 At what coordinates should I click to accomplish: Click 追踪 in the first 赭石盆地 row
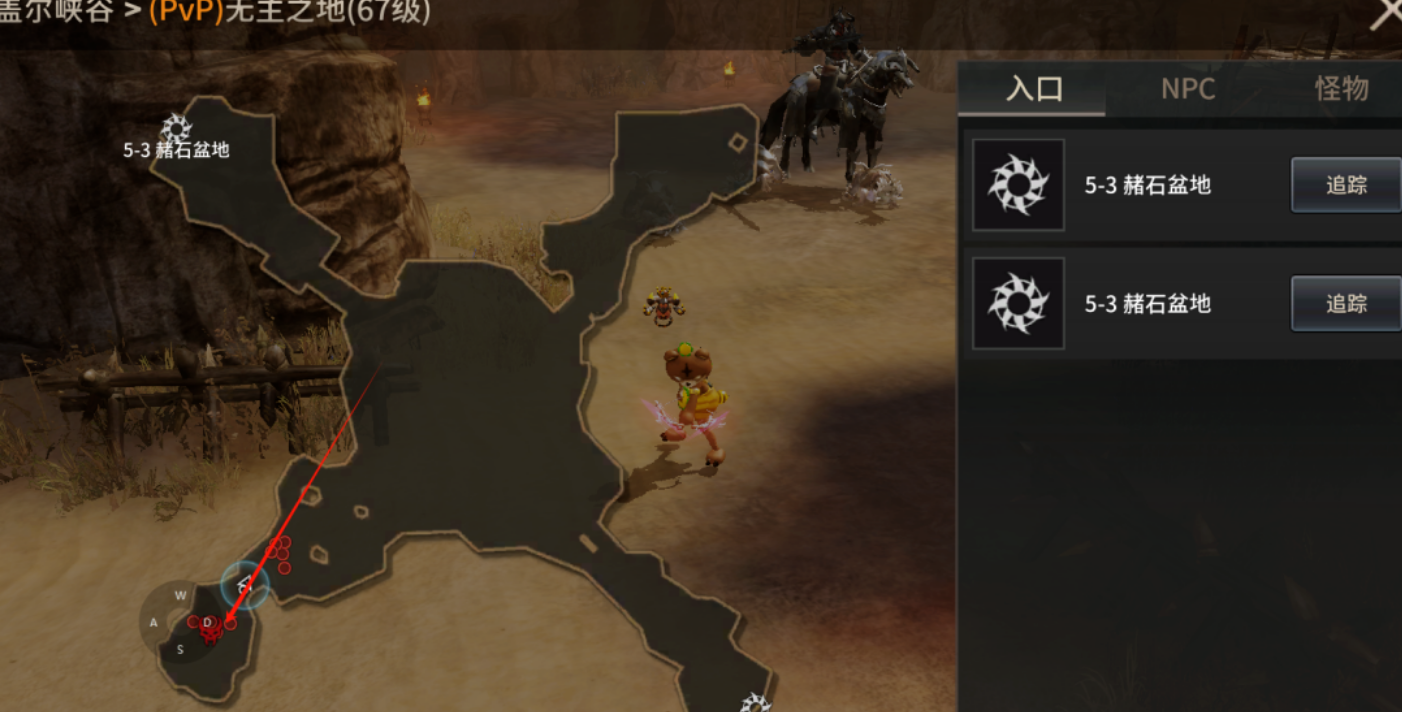(1345, 185)
